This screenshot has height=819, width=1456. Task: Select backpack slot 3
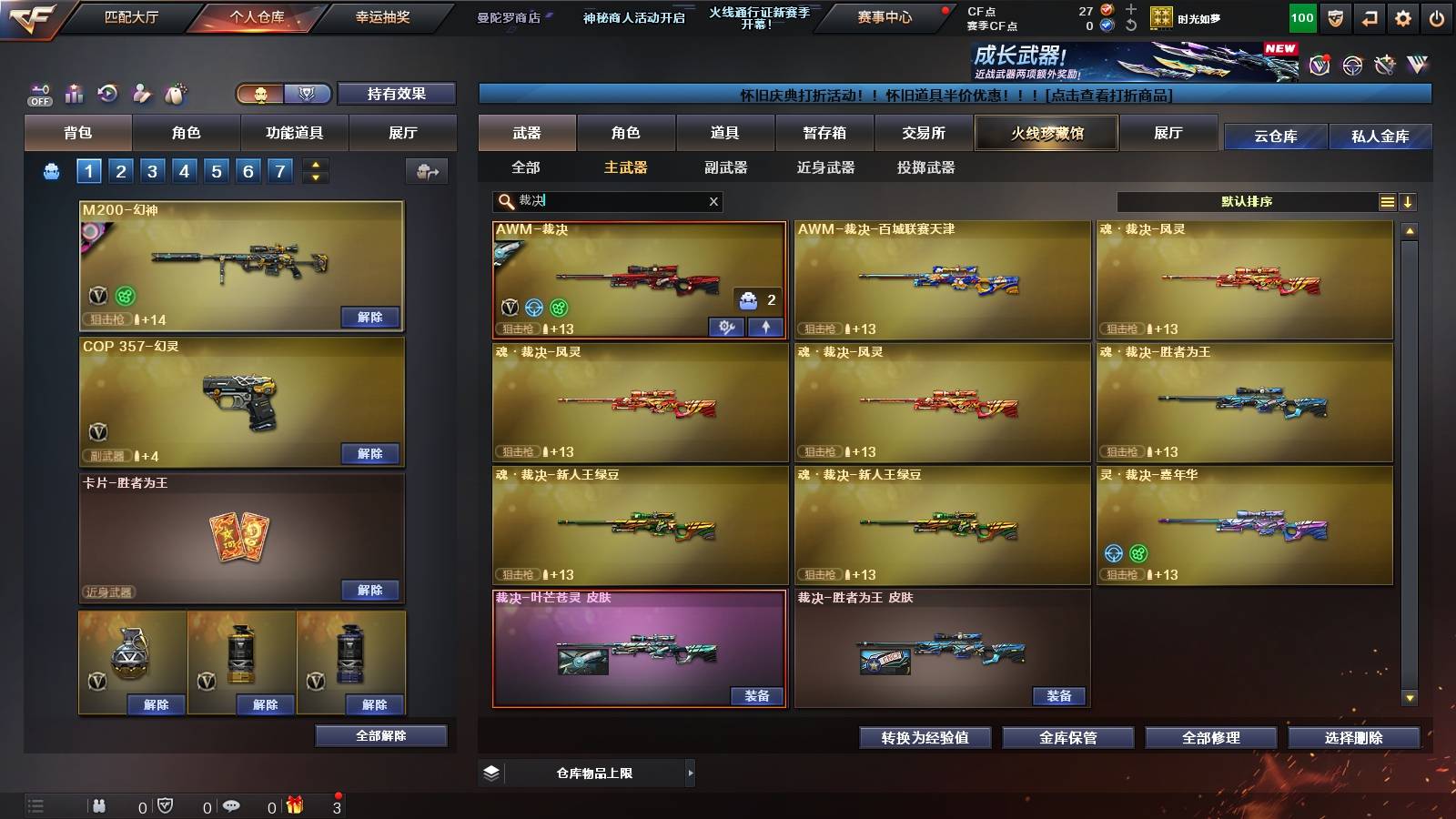pyautogui.click(x=155, y=169)
